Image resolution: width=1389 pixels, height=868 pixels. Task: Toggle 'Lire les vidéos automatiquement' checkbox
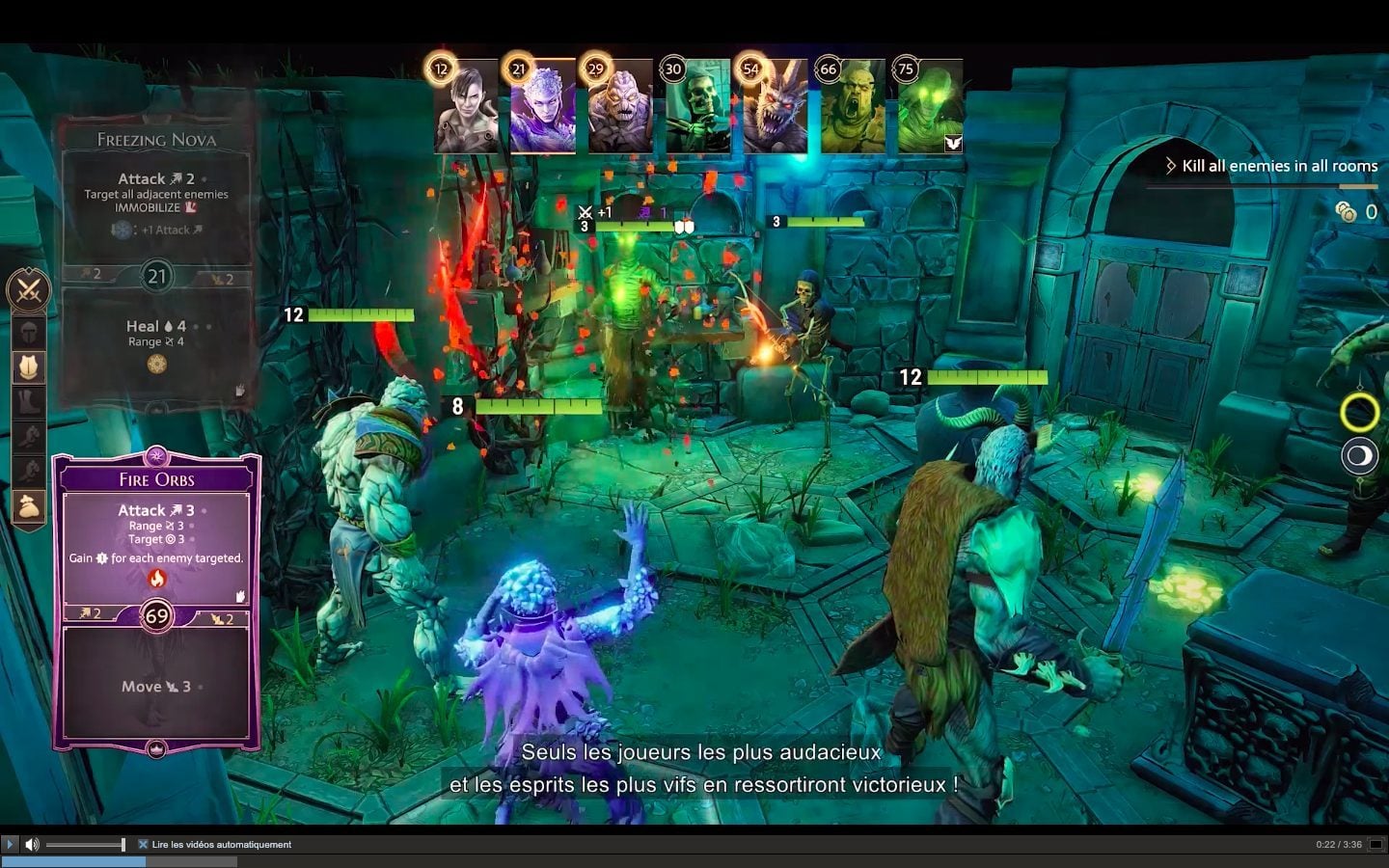(143, 844)
